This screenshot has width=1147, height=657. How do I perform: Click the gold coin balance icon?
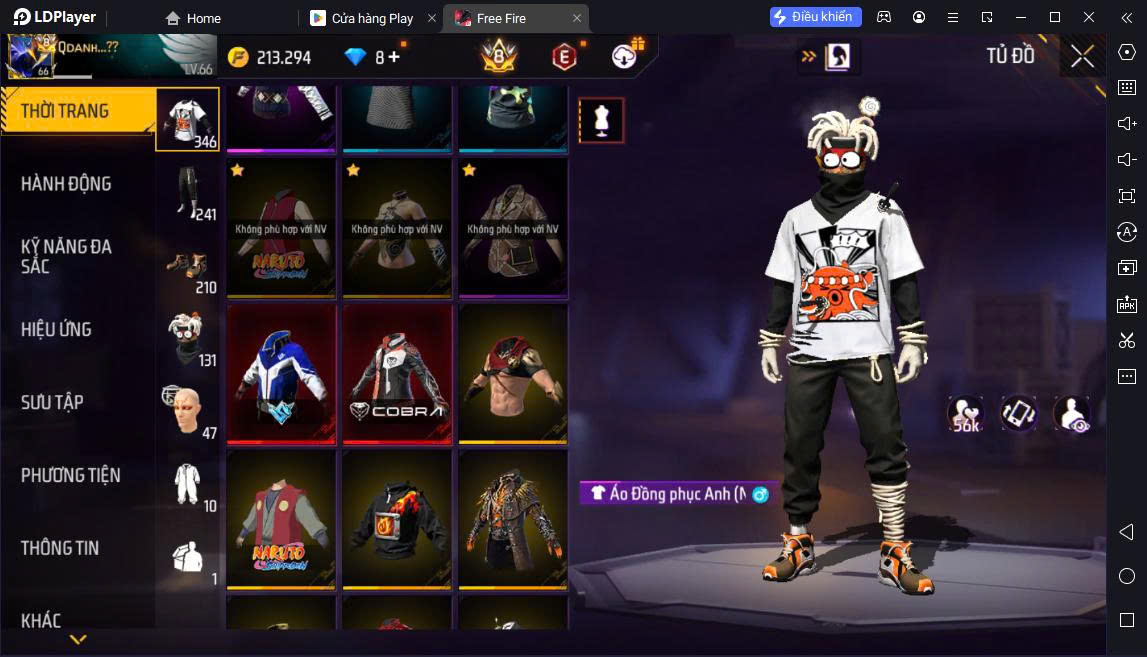click(238, 57)
